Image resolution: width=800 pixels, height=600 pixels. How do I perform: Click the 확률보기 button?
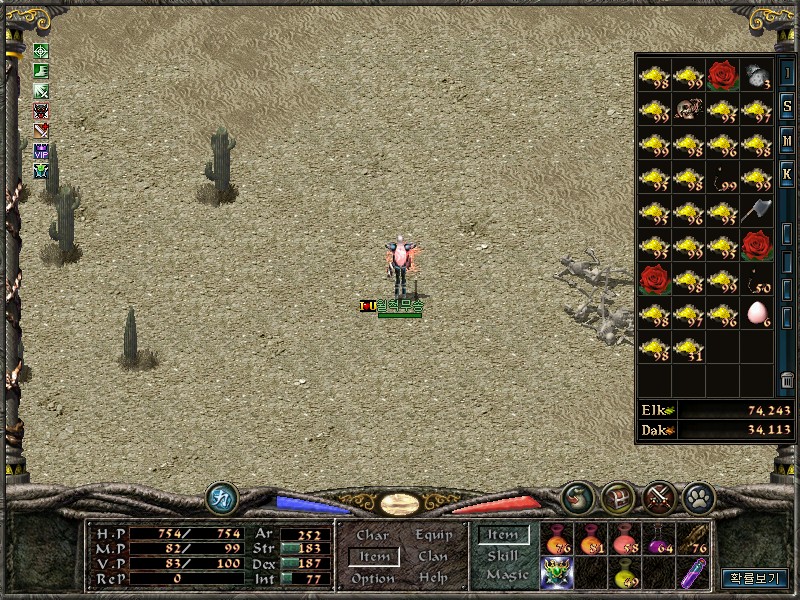[755, 578]
